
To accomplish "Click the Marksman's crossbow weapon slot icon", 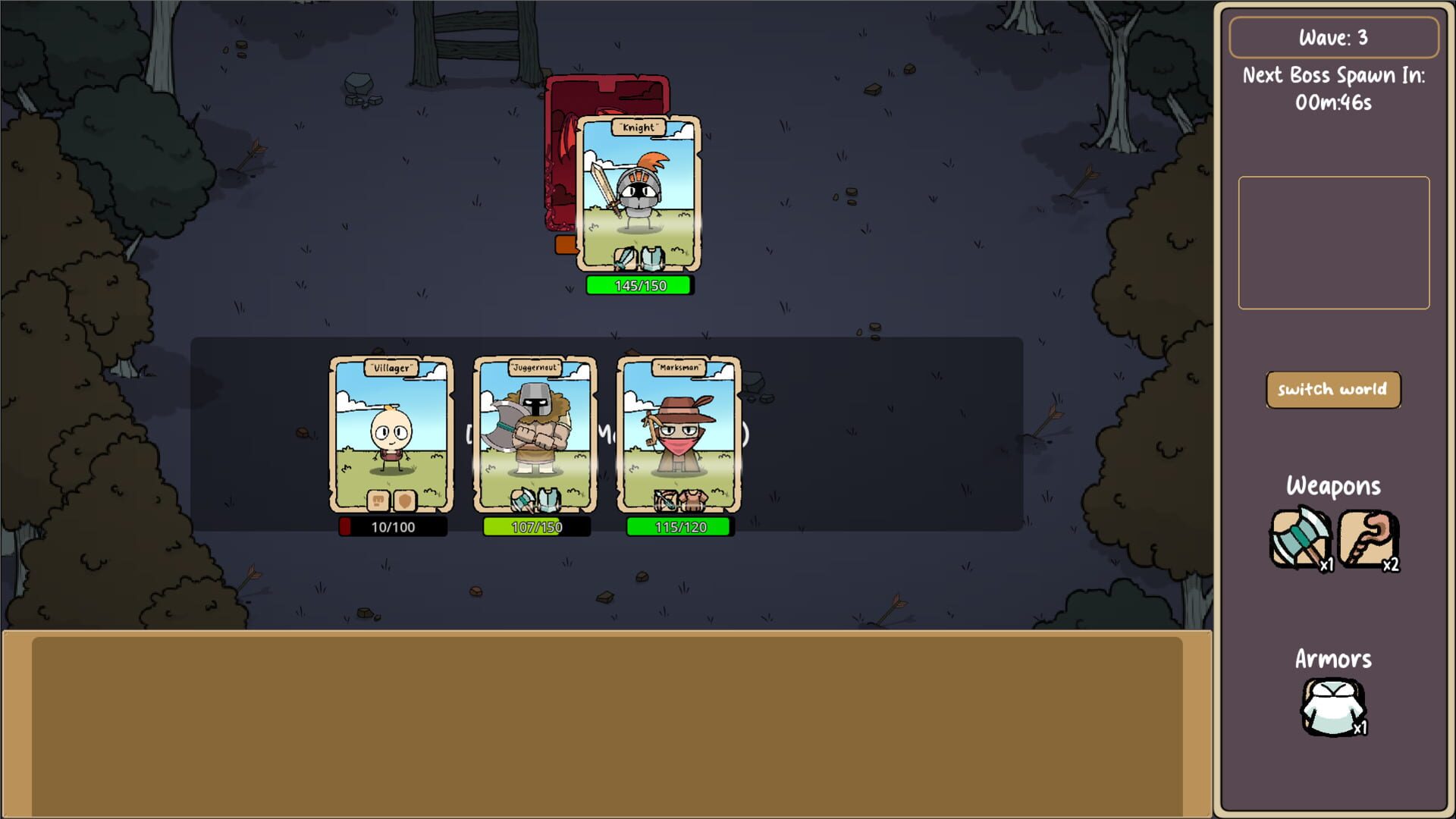I will coord(665,500).
